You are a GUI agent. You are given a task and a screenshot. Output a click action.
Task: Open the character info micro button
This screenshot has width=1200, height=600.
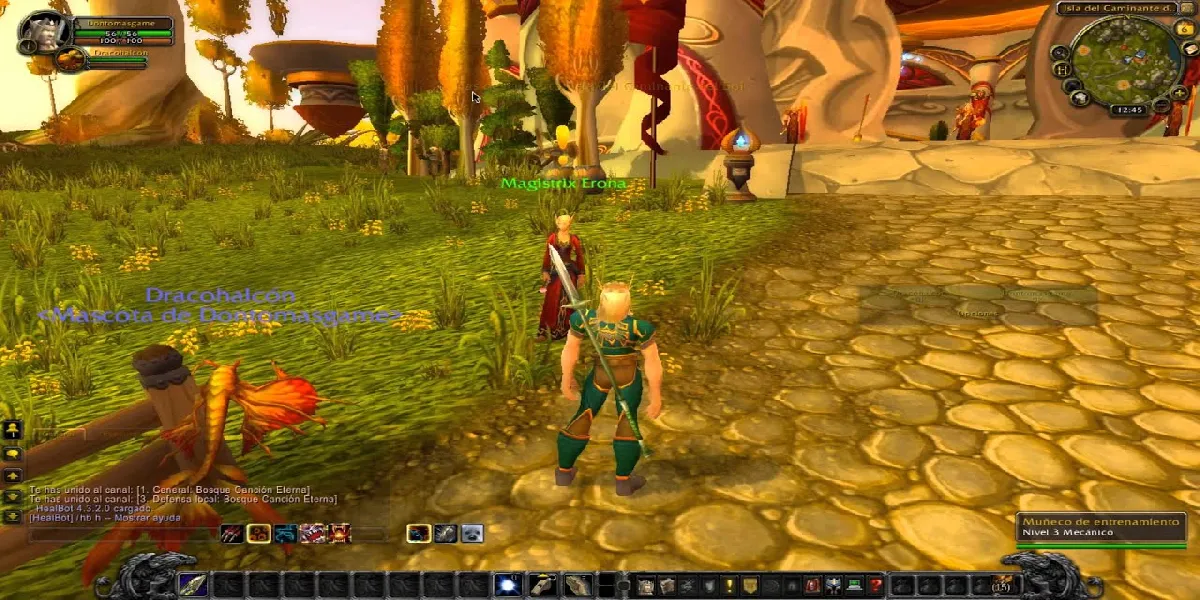click(644, 585)
